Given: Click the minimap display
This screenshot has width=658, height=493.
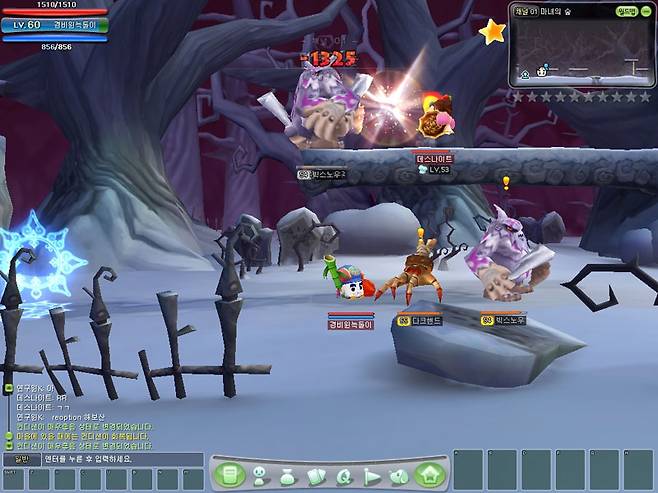Looking at the screenshot, I should [580, 54].
